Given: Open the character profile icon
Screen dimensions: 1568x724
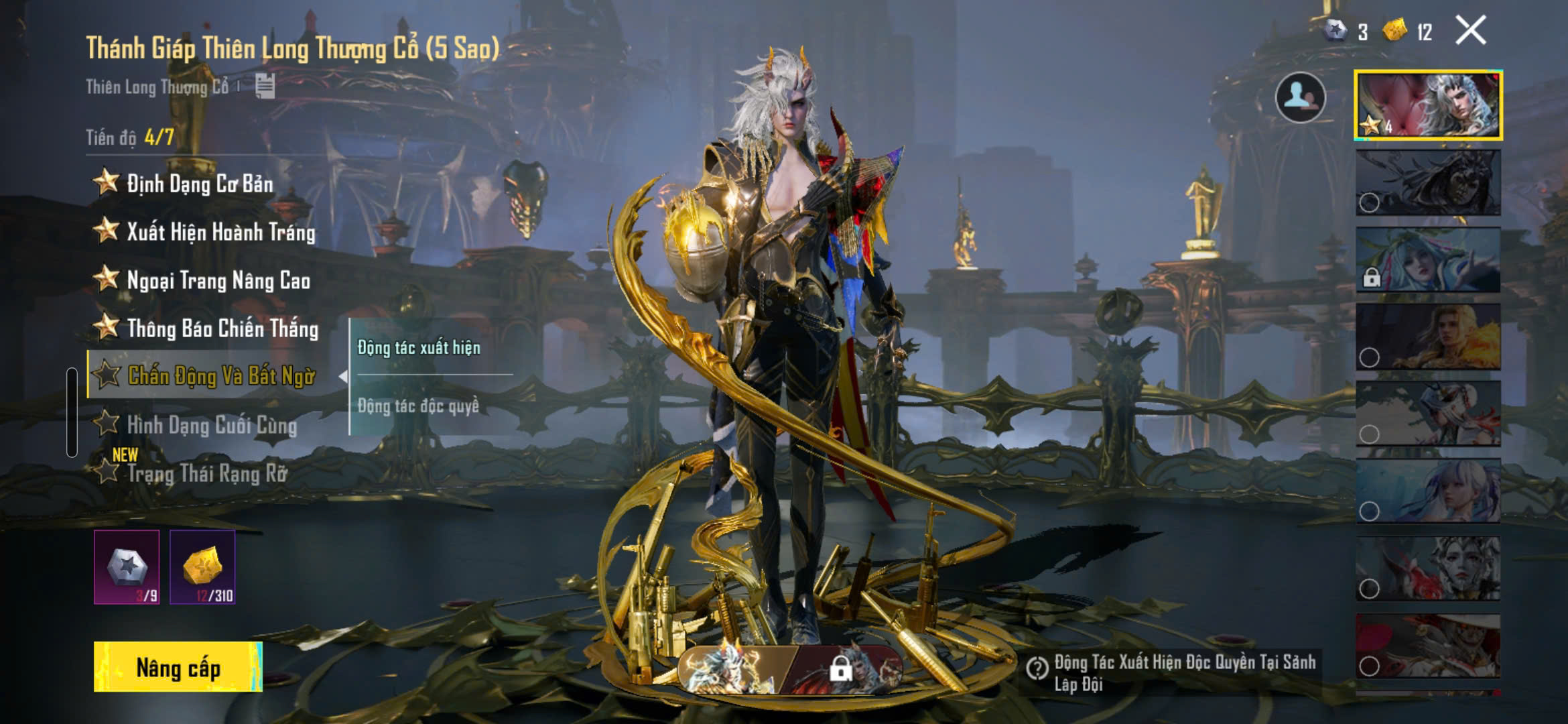Looking at the screenshot, I should [1300, 98].
